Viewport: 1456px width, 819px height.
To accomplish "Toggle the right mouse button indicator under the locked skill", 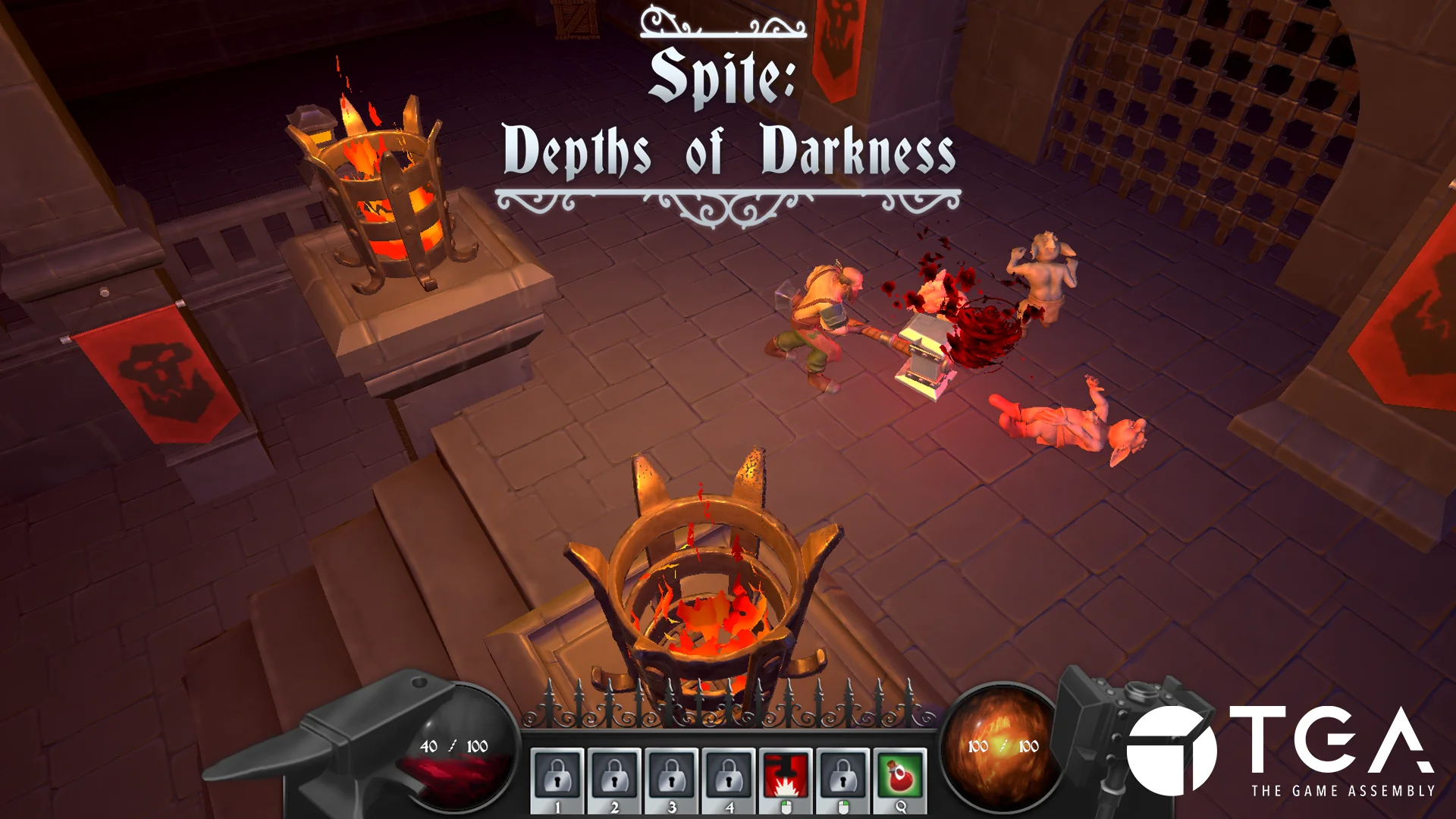I will tap(846, 808).
